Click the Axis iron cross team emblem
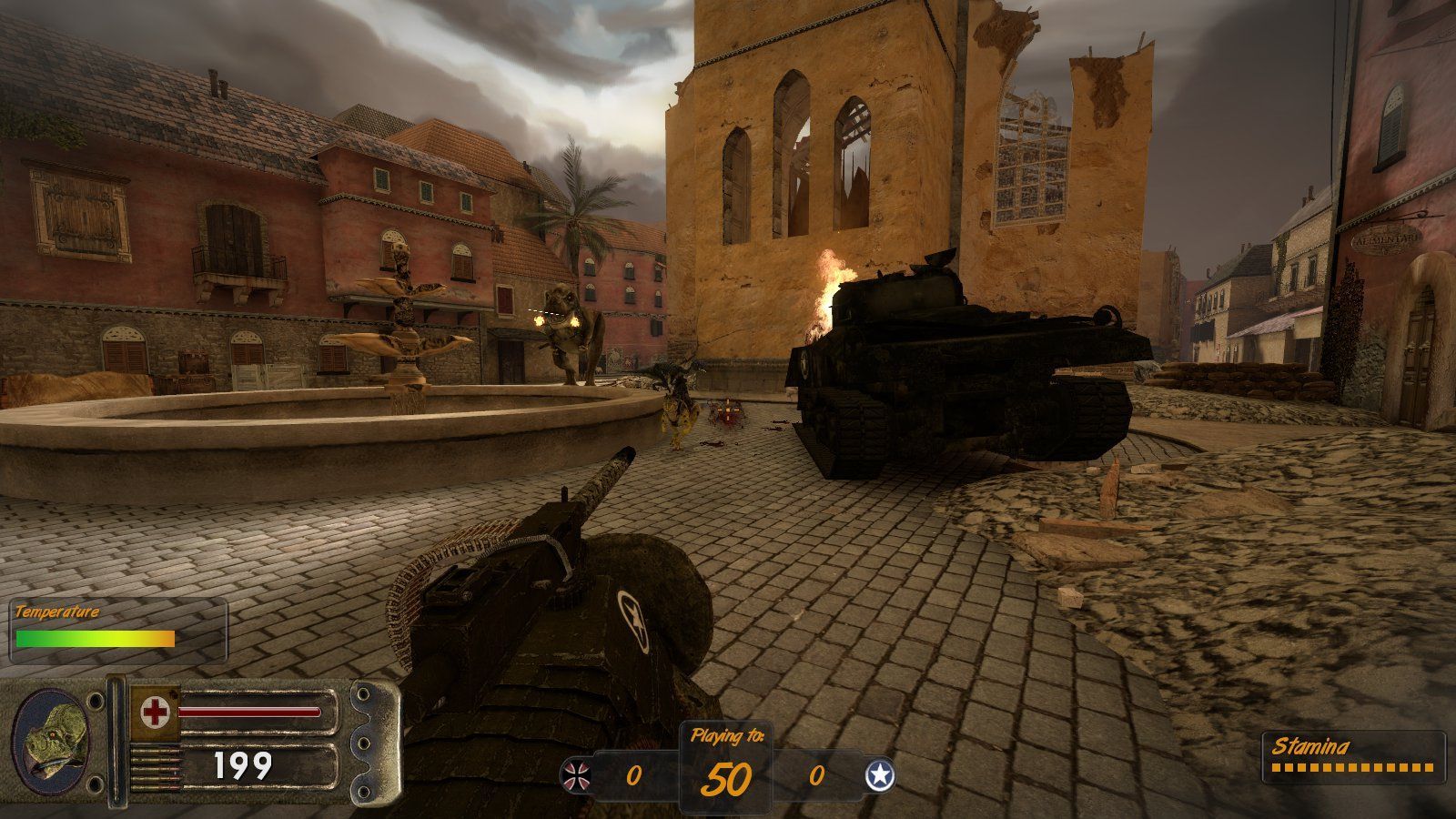The width and height of the screenshot is (1456, 819). [579, 775]
